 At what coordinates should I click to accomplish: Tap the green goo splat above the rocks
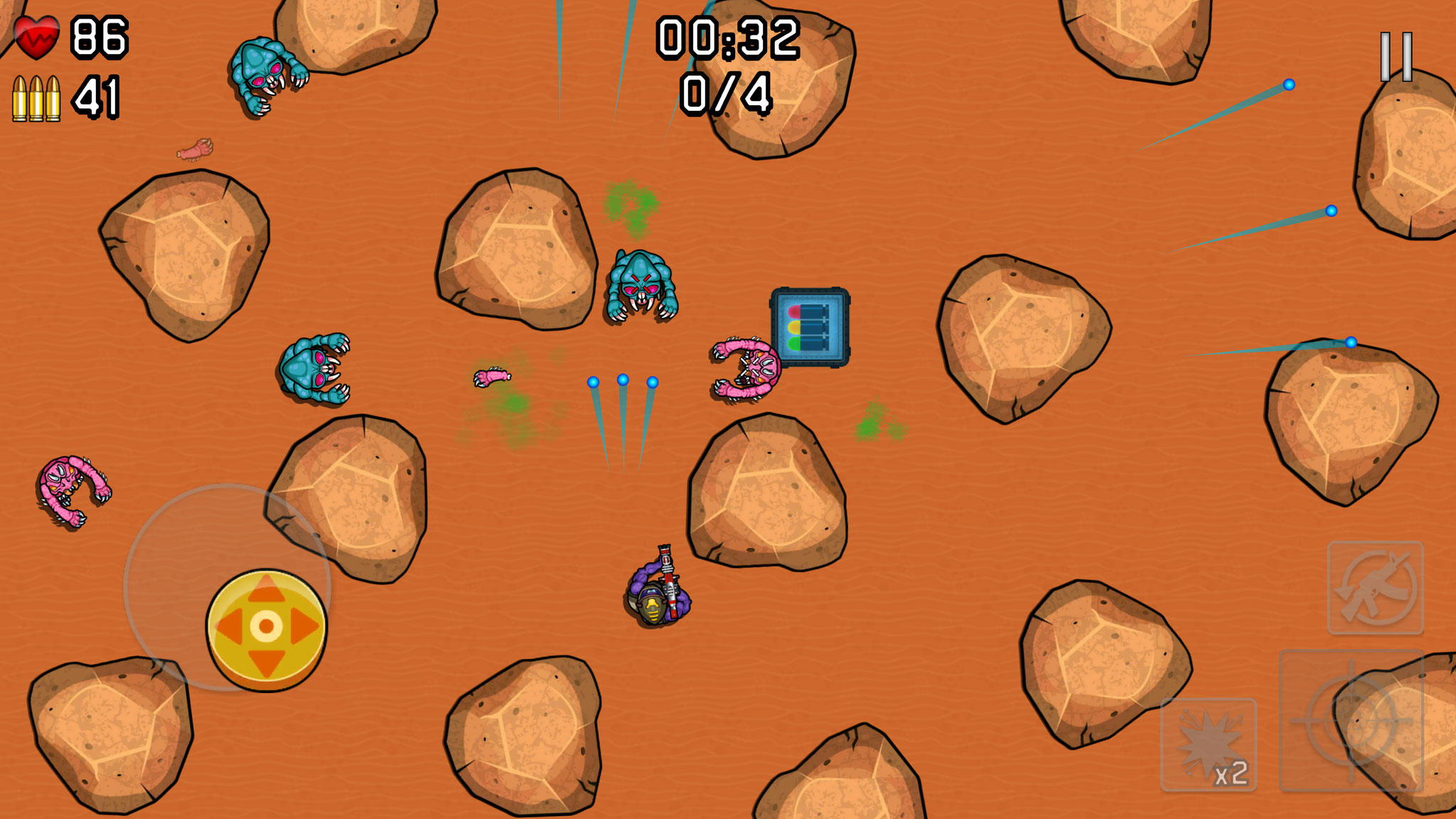coord(628,203)
